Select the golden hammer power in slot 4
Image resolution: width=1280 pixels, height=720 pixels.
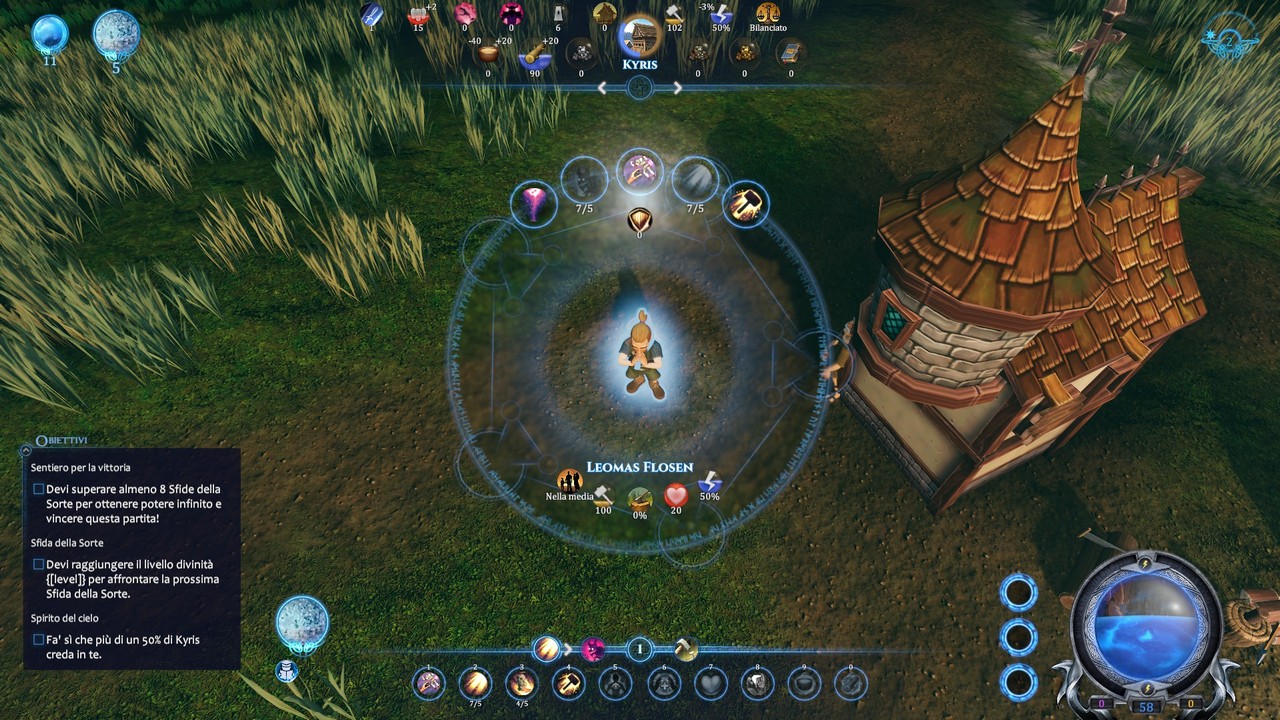pyautogui.click(x=569, y=684)
